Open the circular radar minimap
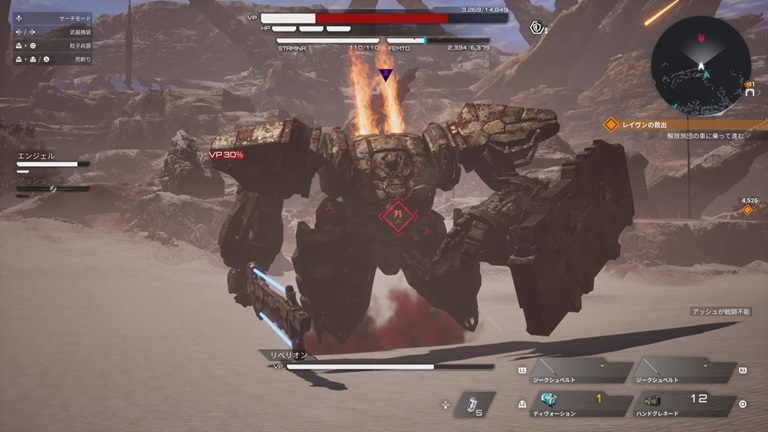Viewport: 768px width, 432px height. point(700,65)
